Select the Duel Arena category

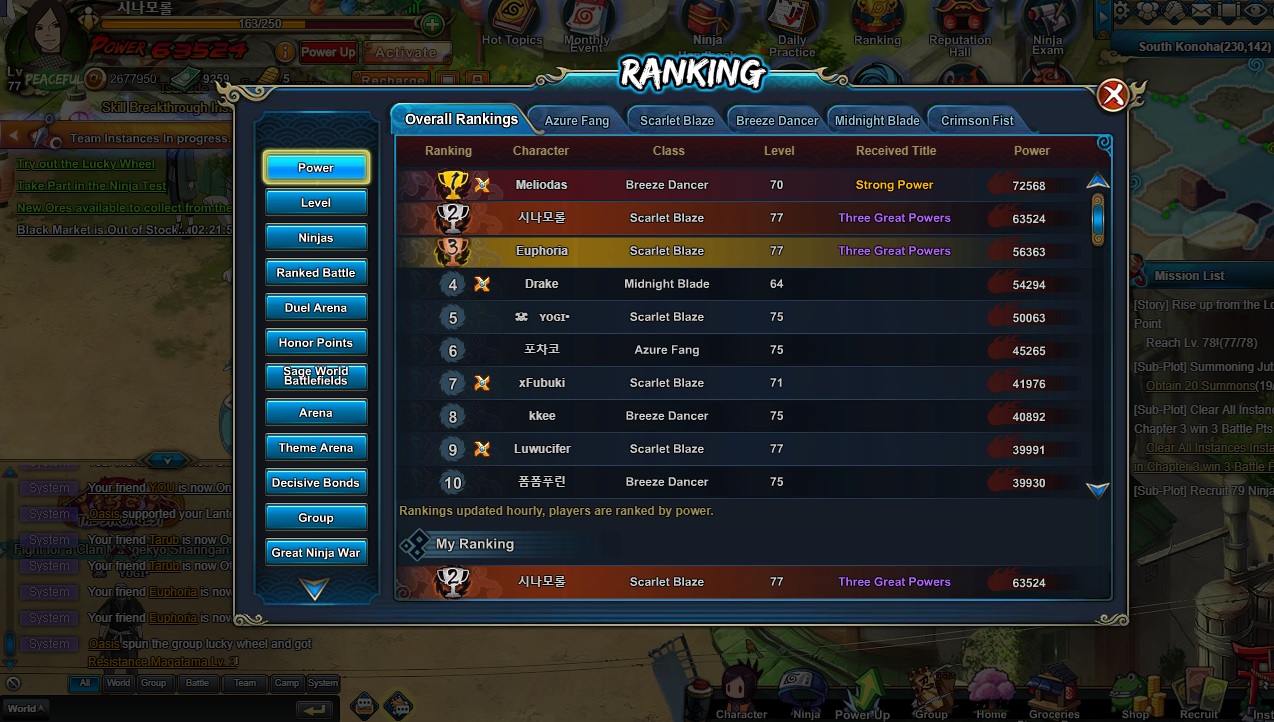pos(316,308)
